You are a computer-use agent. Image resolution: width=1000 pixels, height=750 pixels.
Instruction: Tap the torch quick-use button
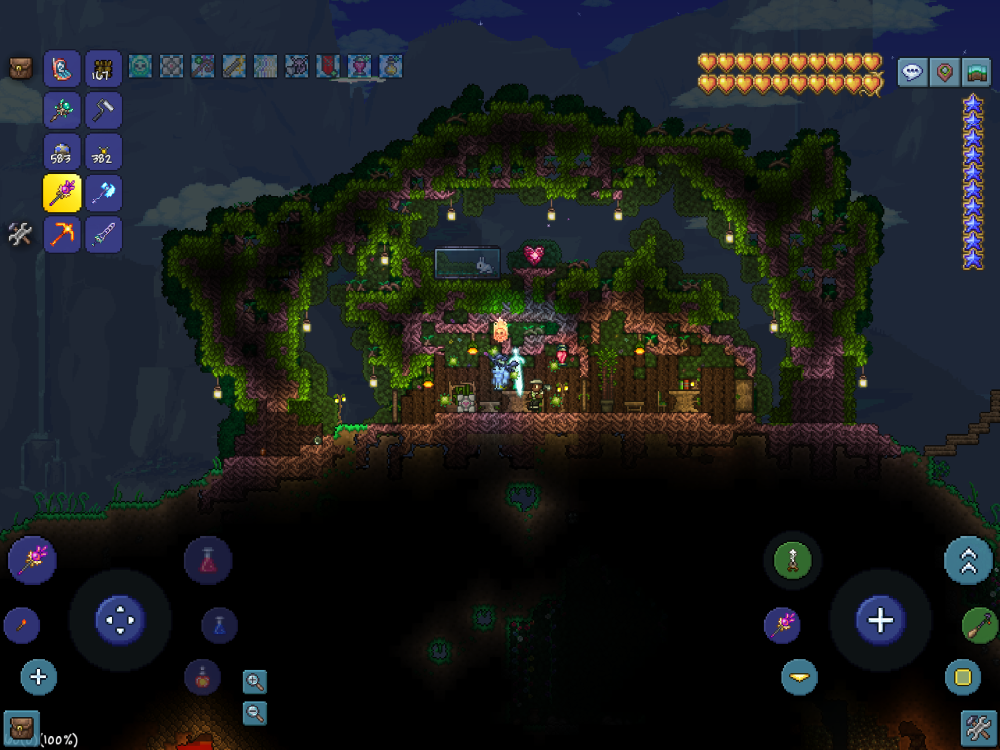click(21, 626)
